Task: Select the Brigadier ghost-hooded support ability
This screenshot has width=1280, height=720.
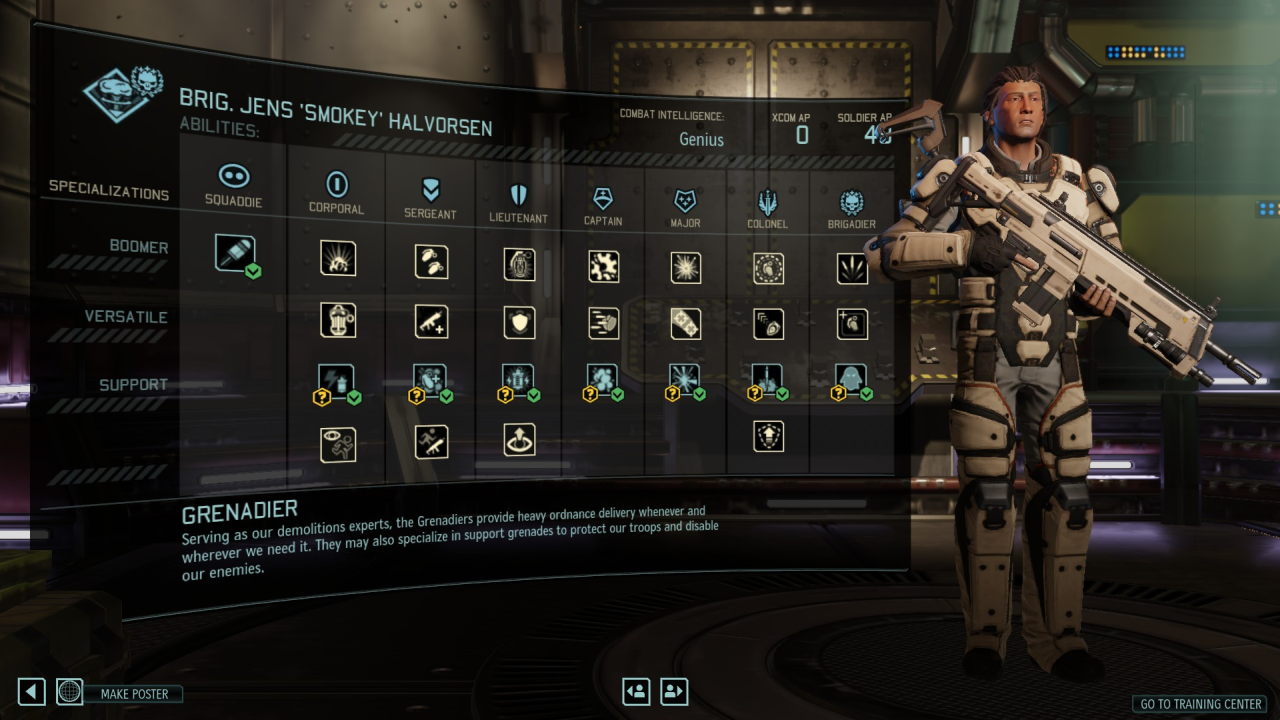Action: pyautogui.click(x=850, y=378)
